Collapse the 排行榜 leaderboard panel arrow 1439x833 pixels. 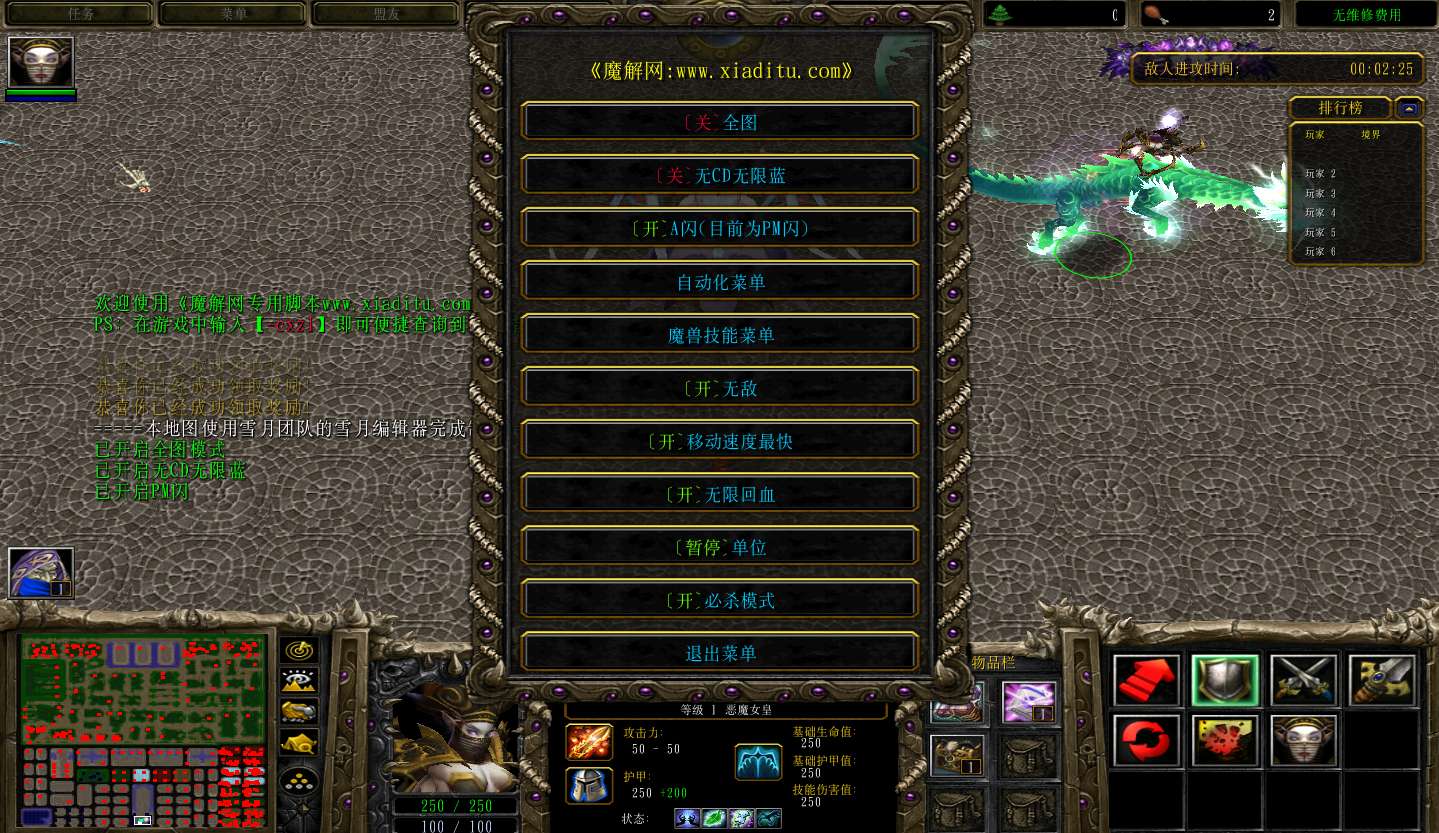tap(1409, 107)
